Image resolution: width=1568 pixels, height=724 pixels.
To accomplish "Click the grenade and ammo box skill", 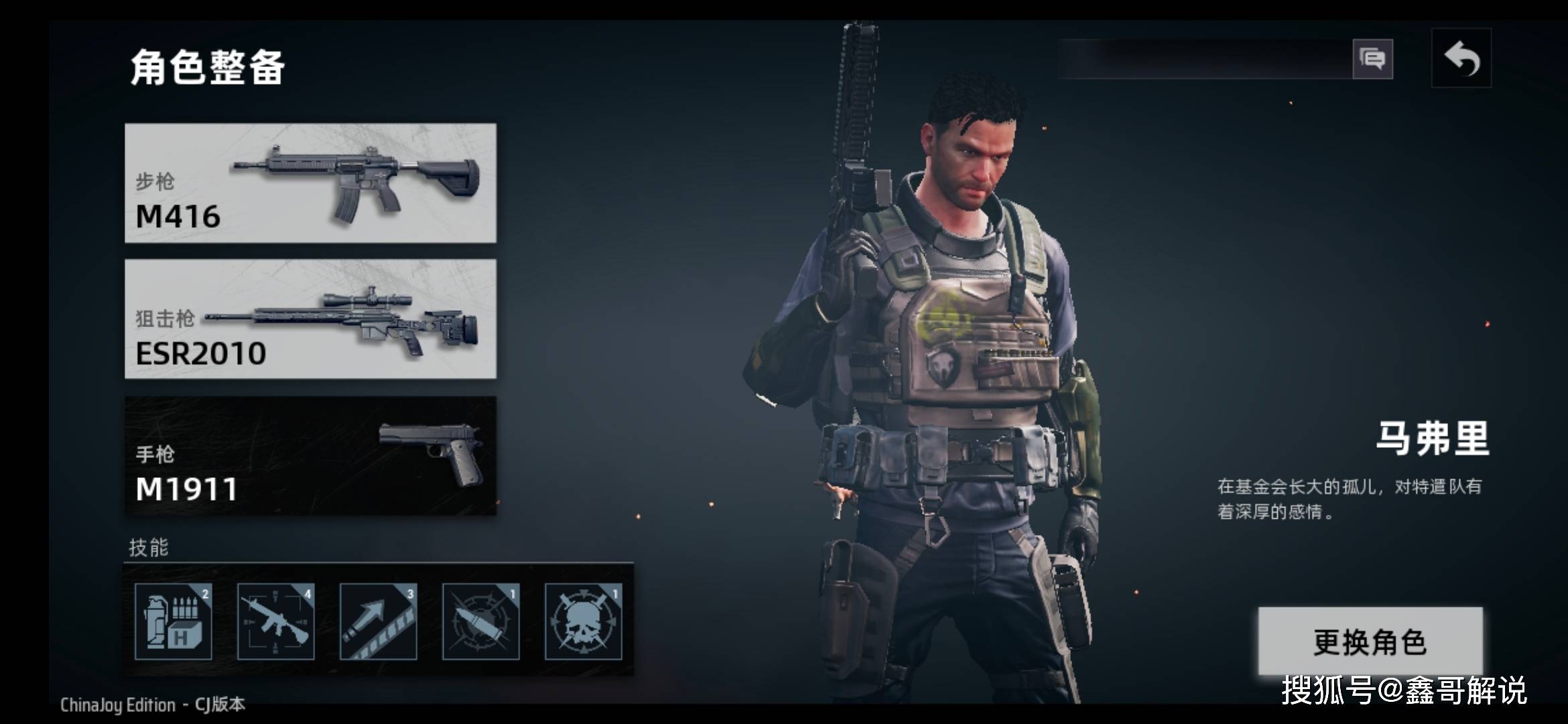I will click(x=174, y=621).
